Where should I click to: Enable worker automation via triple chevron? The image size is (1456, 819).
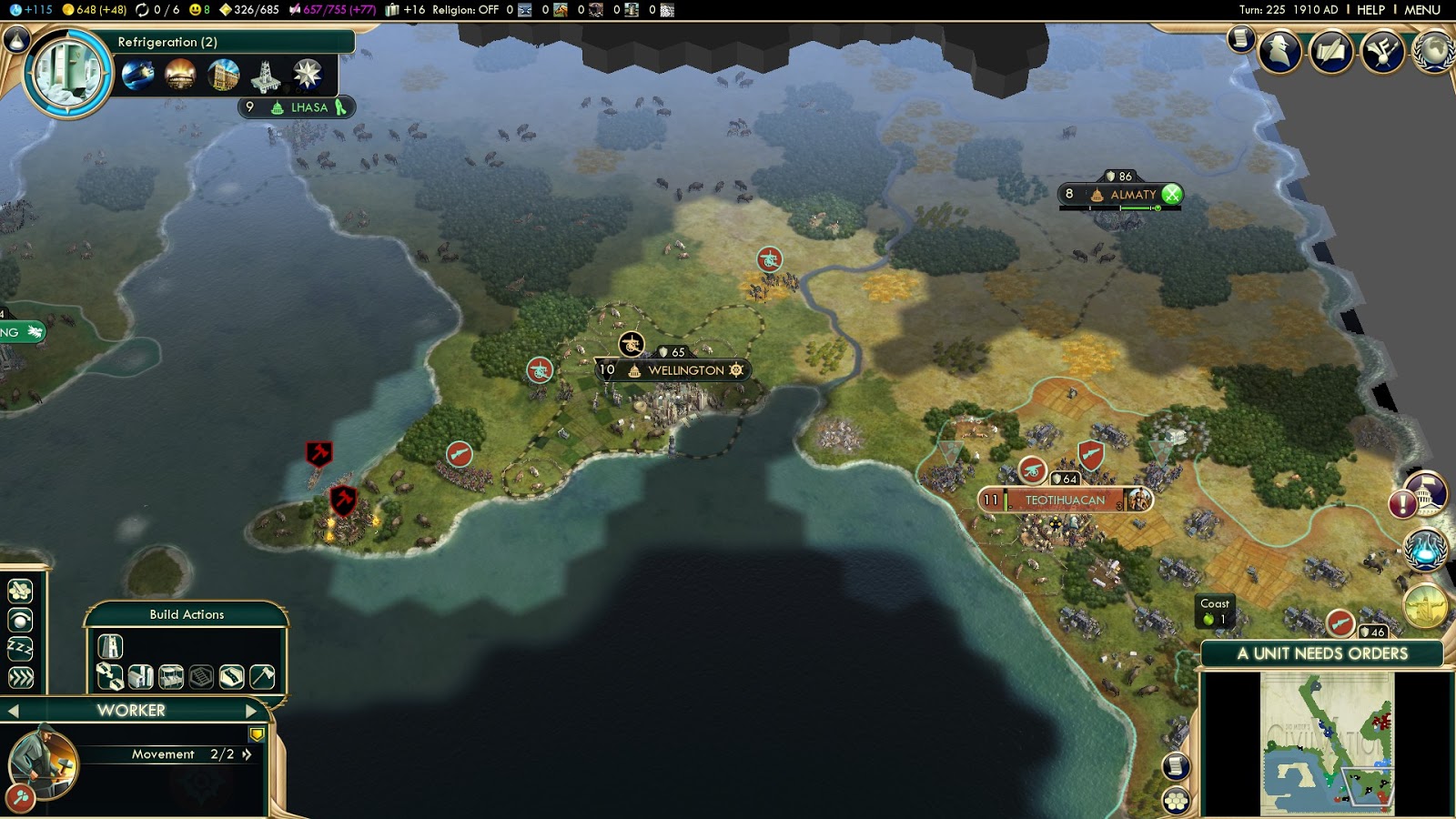20,677
